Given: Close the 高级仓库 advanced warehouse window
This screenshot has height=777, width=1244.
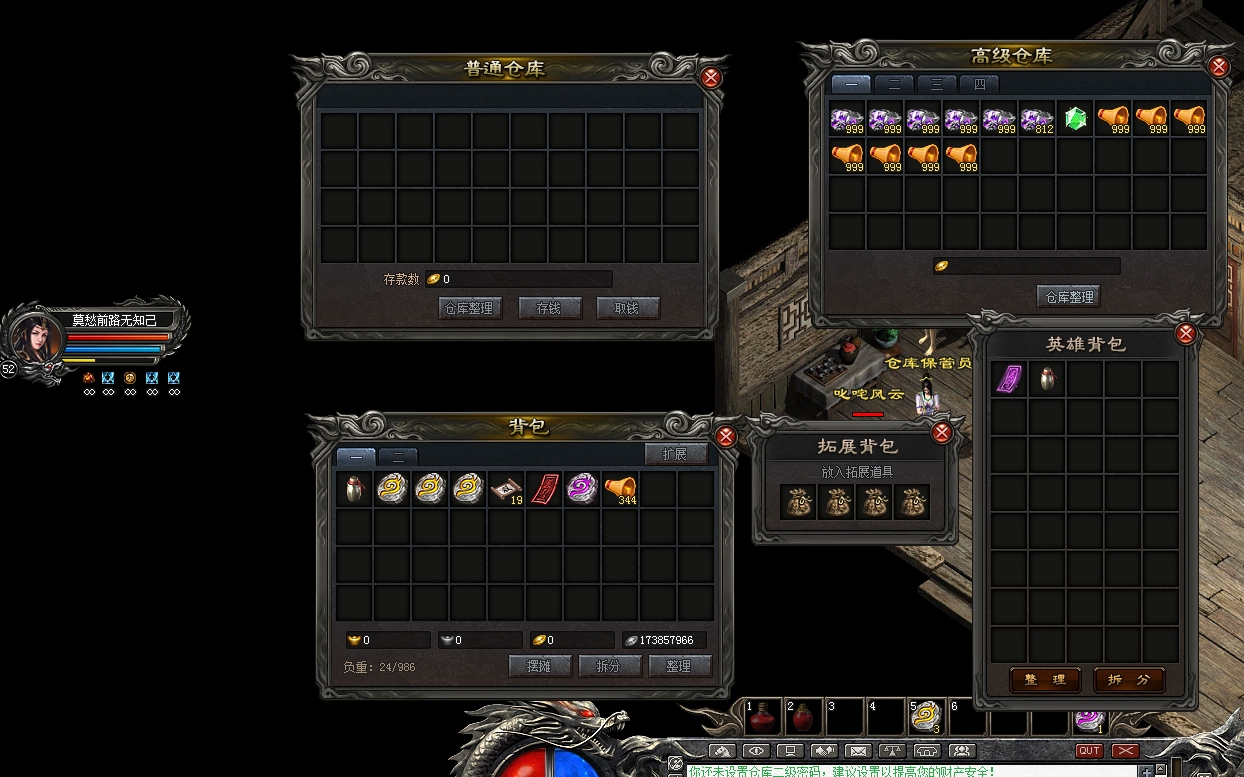Looking at the screenshot, I should click(x=1219, y=67).
